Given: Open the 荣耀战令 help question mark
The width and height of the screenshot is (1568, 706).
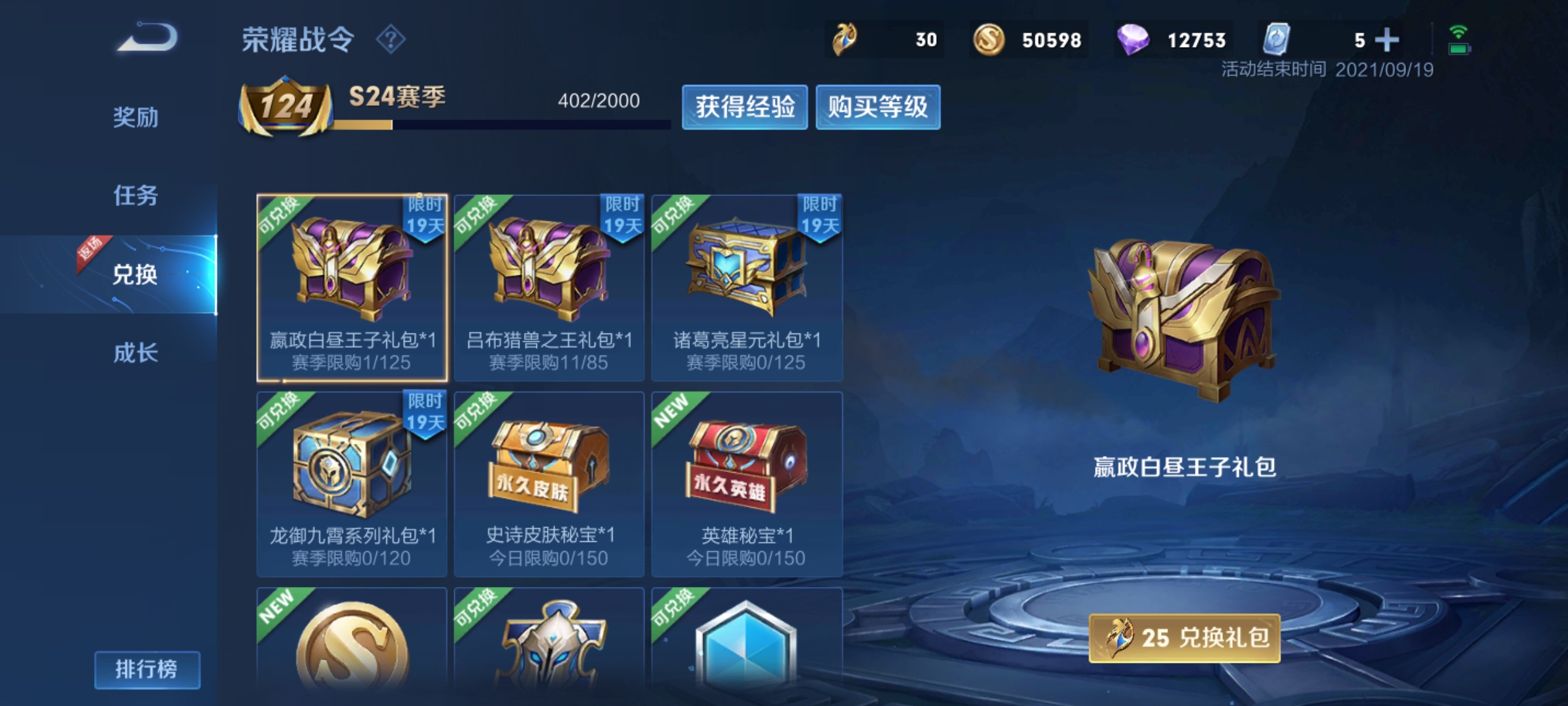Looking at the screenshot, I should pos(391,40).
